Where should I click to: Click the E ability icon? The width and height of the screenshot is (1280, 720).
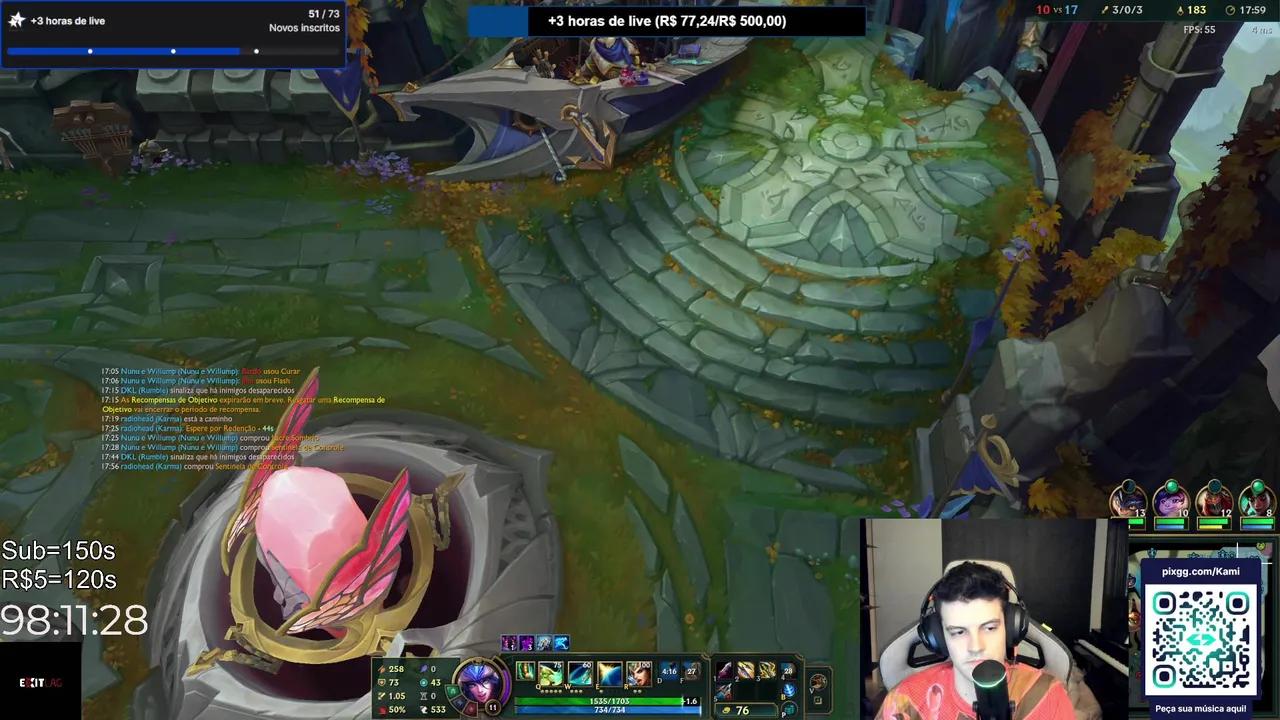click(x=608, y=673)
